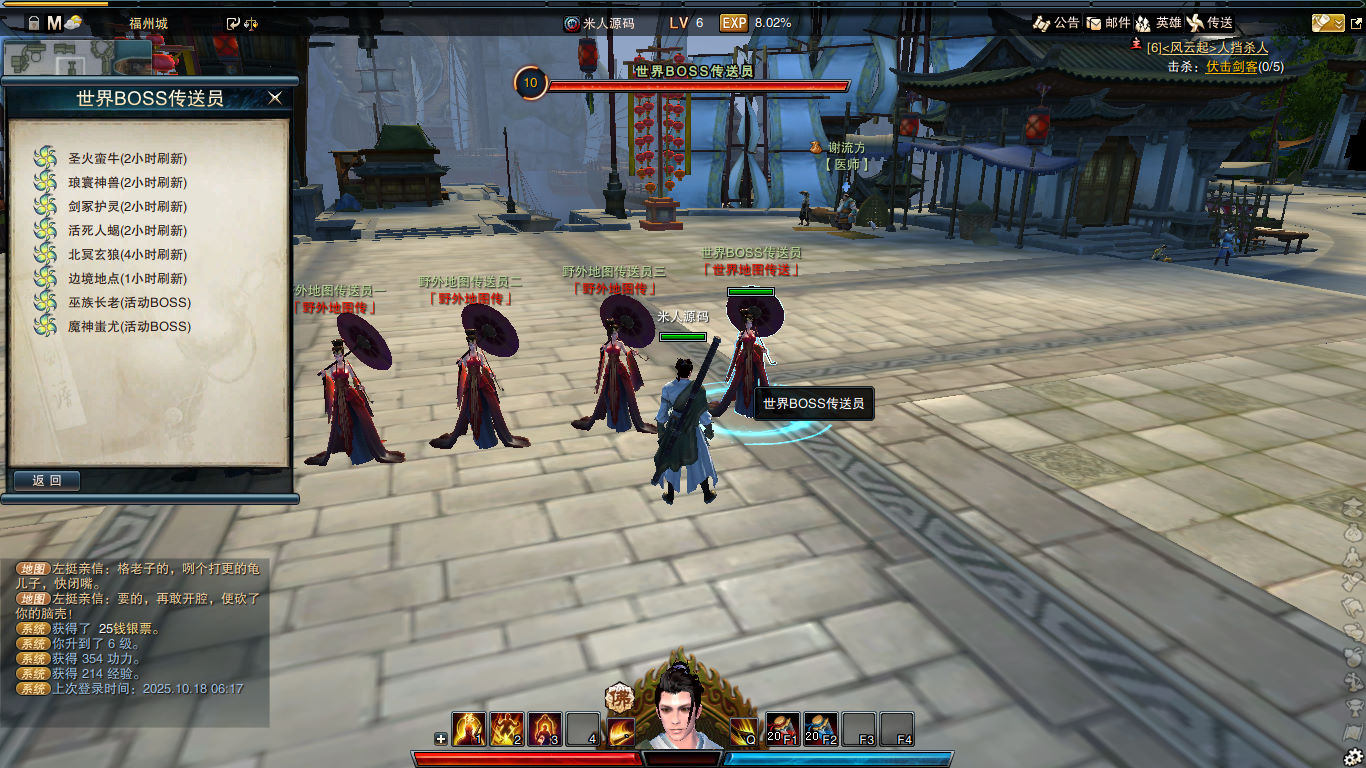Select 圣火蛮牛 boss teleport entry

pyautogui.click(x=127, y=158)
